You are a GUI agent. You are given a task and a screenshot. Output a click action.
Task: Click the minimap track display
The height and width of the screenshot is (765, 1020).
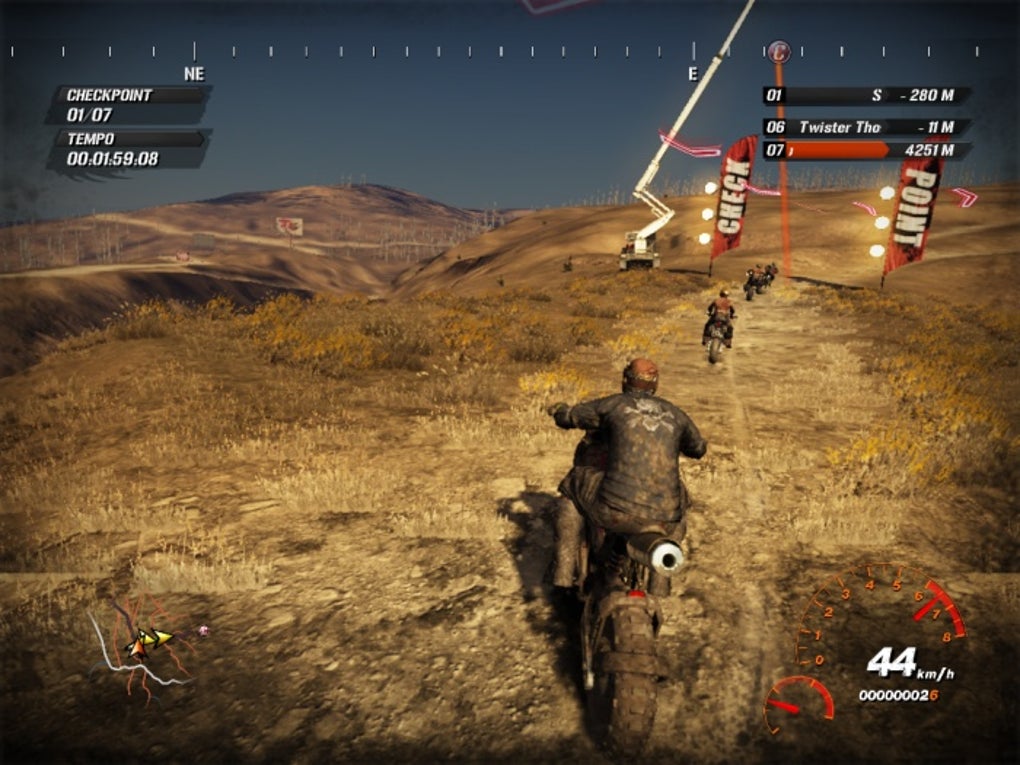140,647
